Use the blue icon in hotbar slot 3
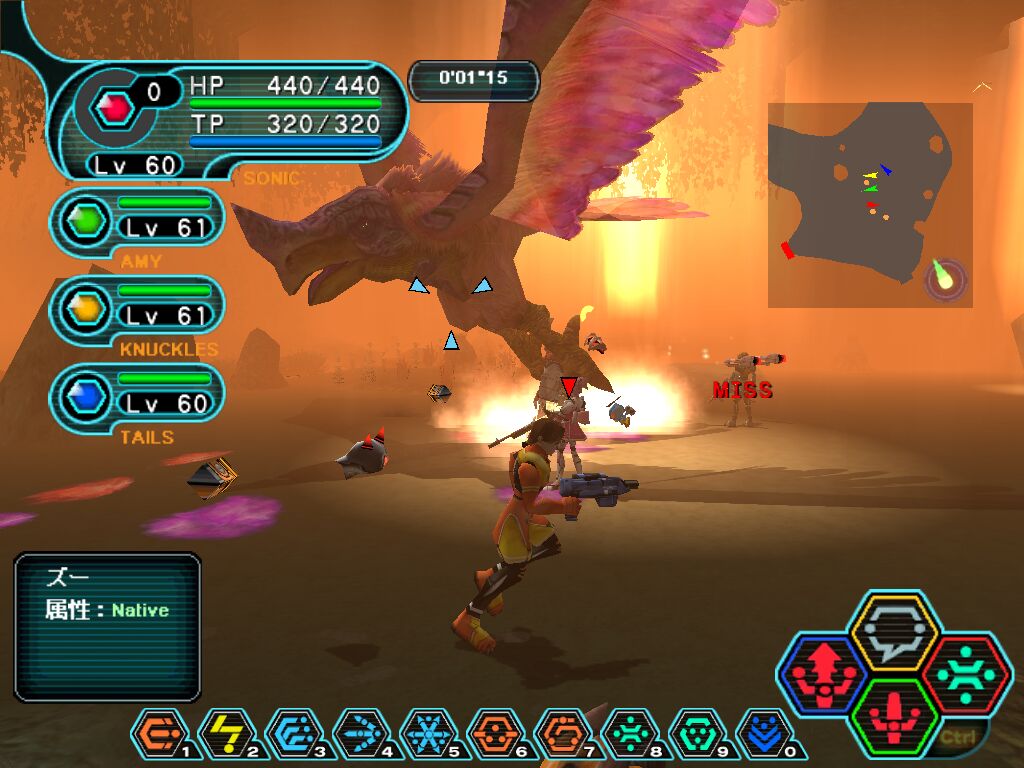This screenshot has height=768, width=1024. pyautogui.click(x=292, y=737)
